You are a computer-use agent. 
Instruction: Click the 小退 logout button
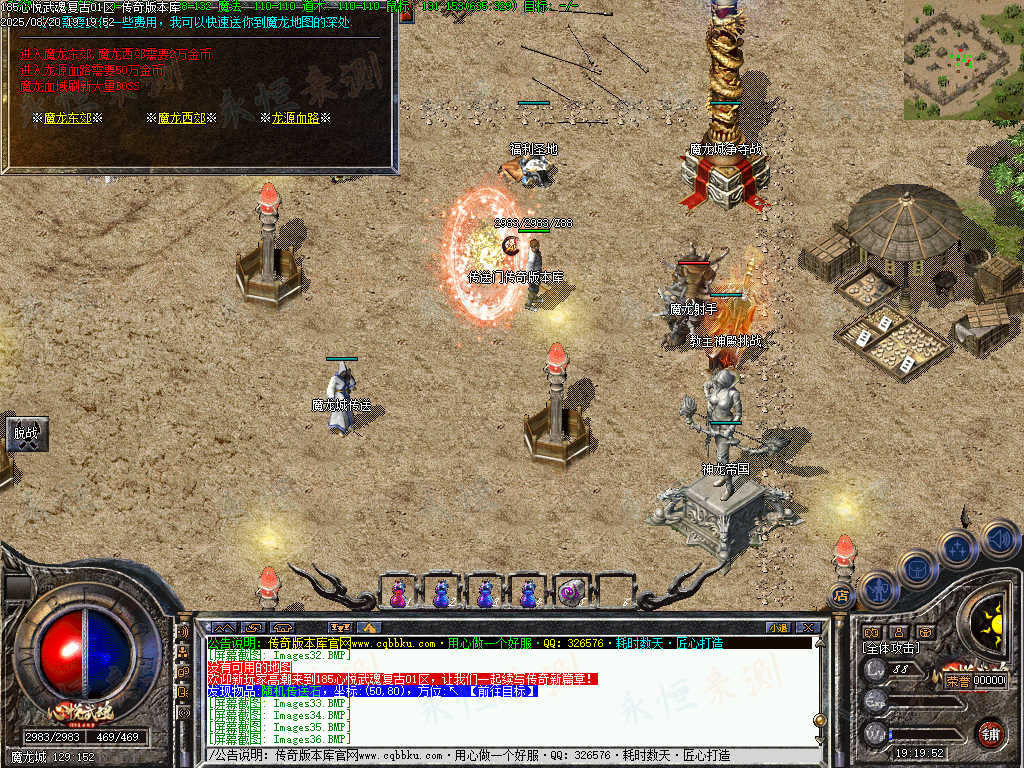(778, 627)
